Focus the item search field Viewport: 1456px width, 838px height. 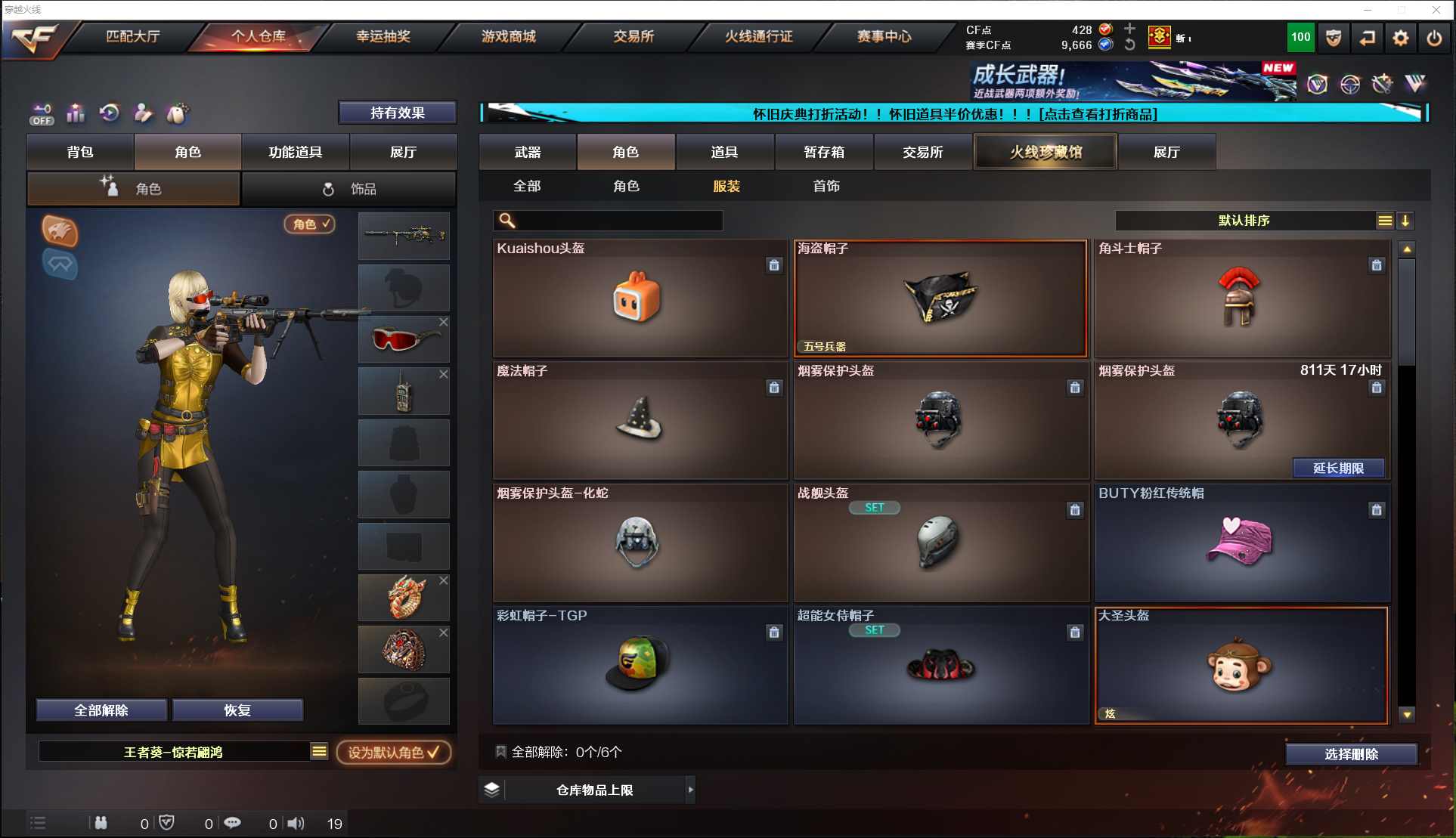coord(616,221)
